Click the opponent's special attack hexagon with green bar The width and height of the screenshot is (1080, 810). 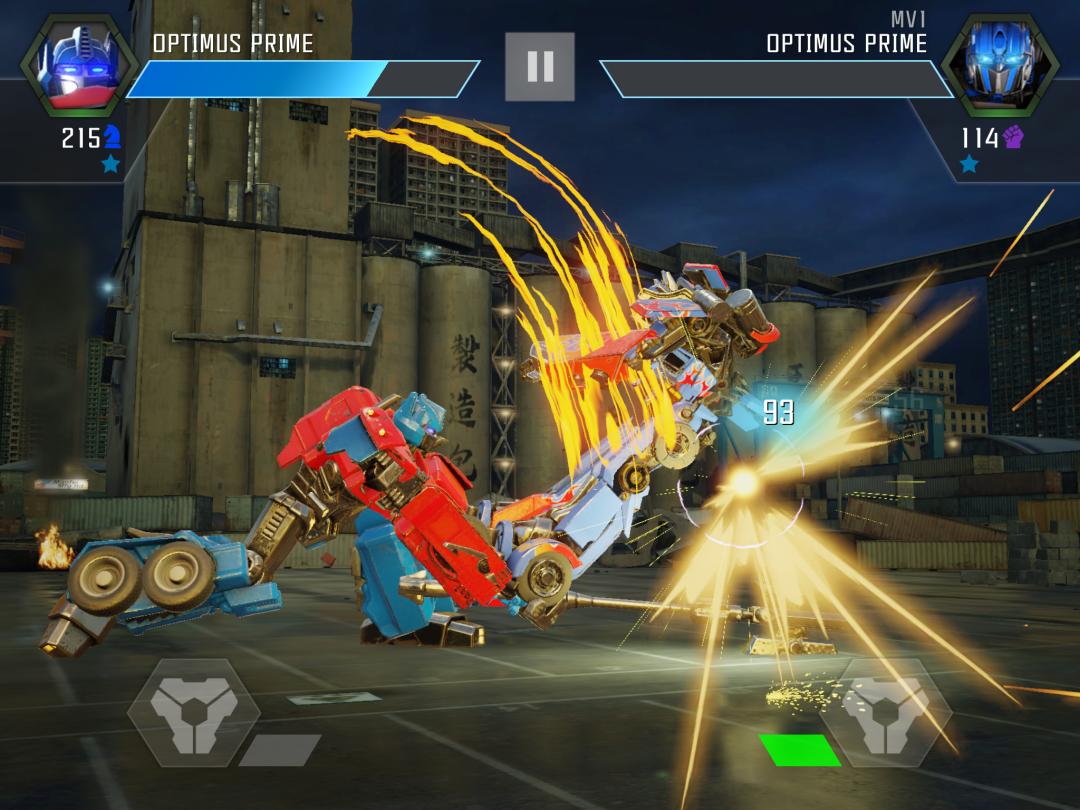click(885, 712)
